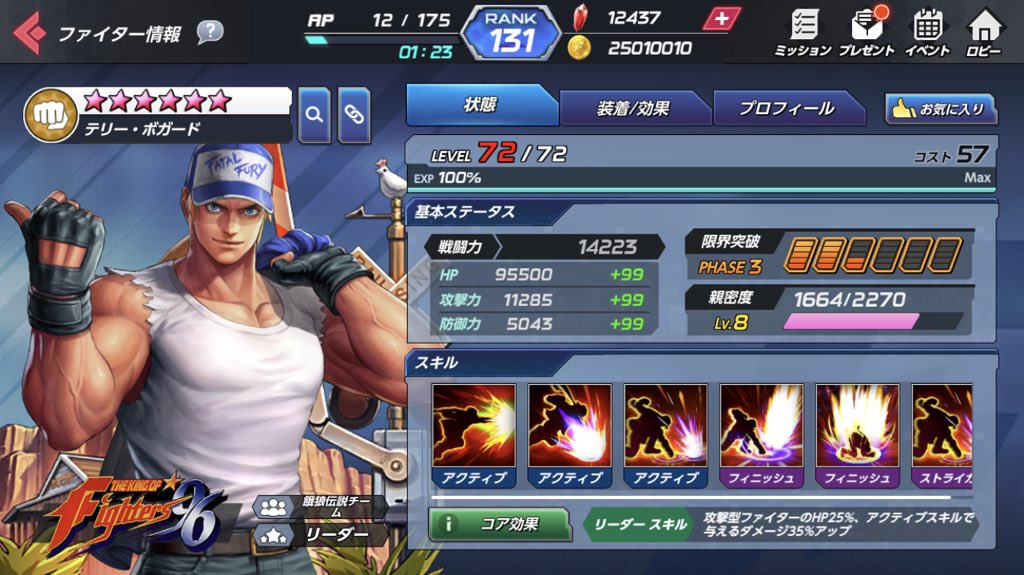This screenshot has width=1024, height=575.
Task: Return to the ロビー home screen
Action: pos(985,33)
